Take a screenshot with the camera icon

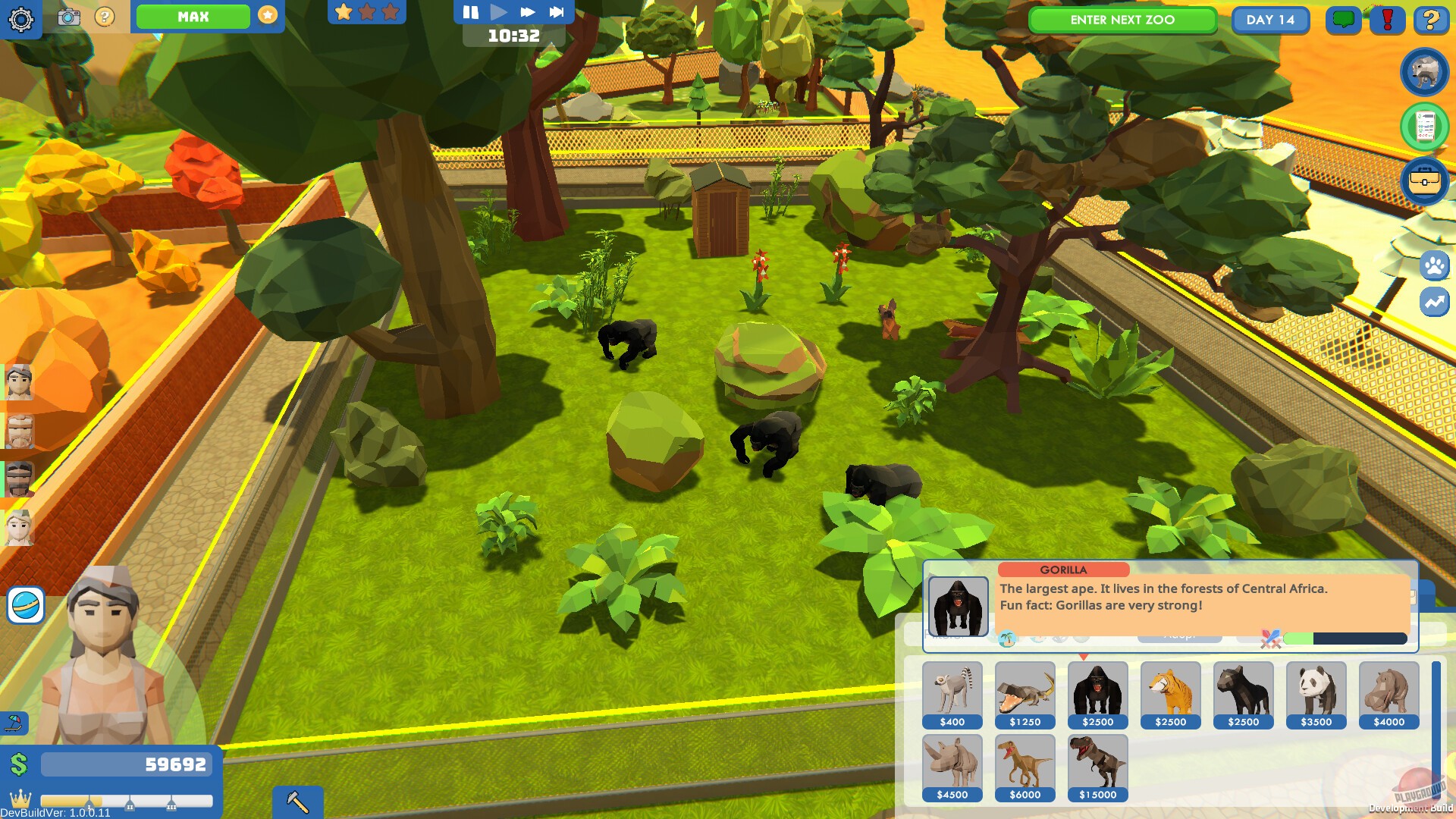[x=70, y=17]
